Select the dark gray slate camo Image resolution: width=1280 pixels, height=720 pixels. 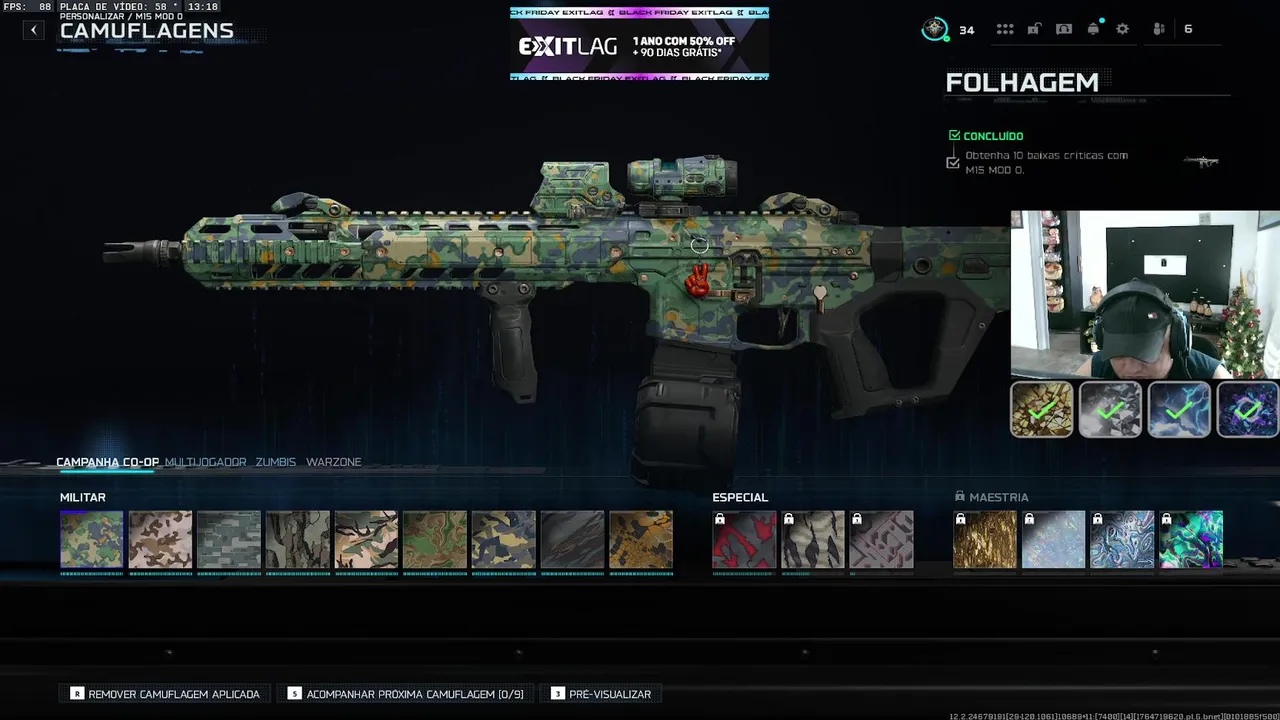click(x=572, y=540)
